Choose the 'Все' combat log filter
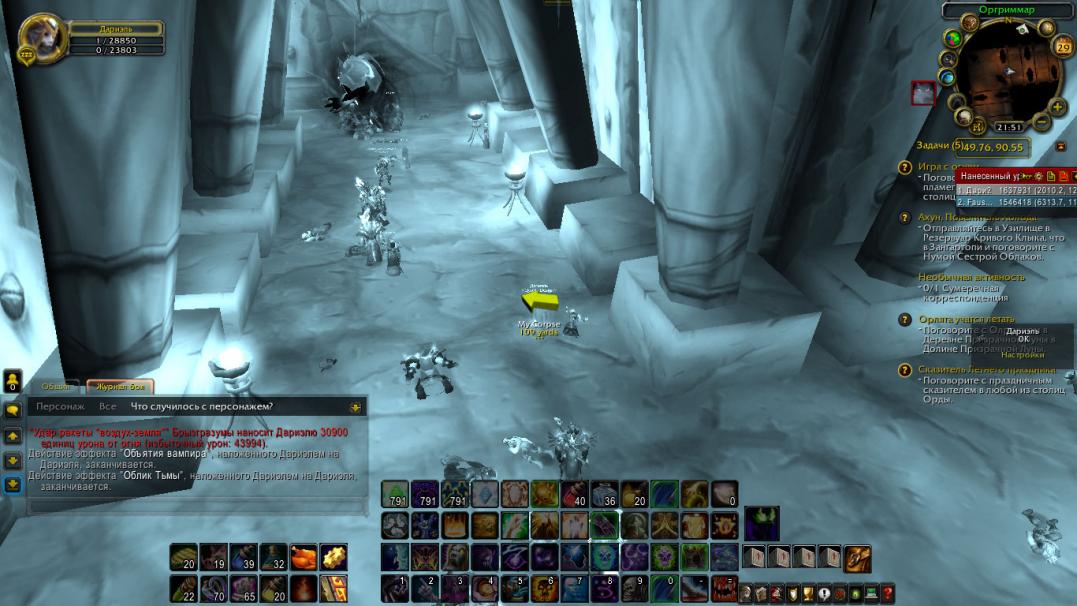This screenshot has height=606, width=1077. [108, 407]
